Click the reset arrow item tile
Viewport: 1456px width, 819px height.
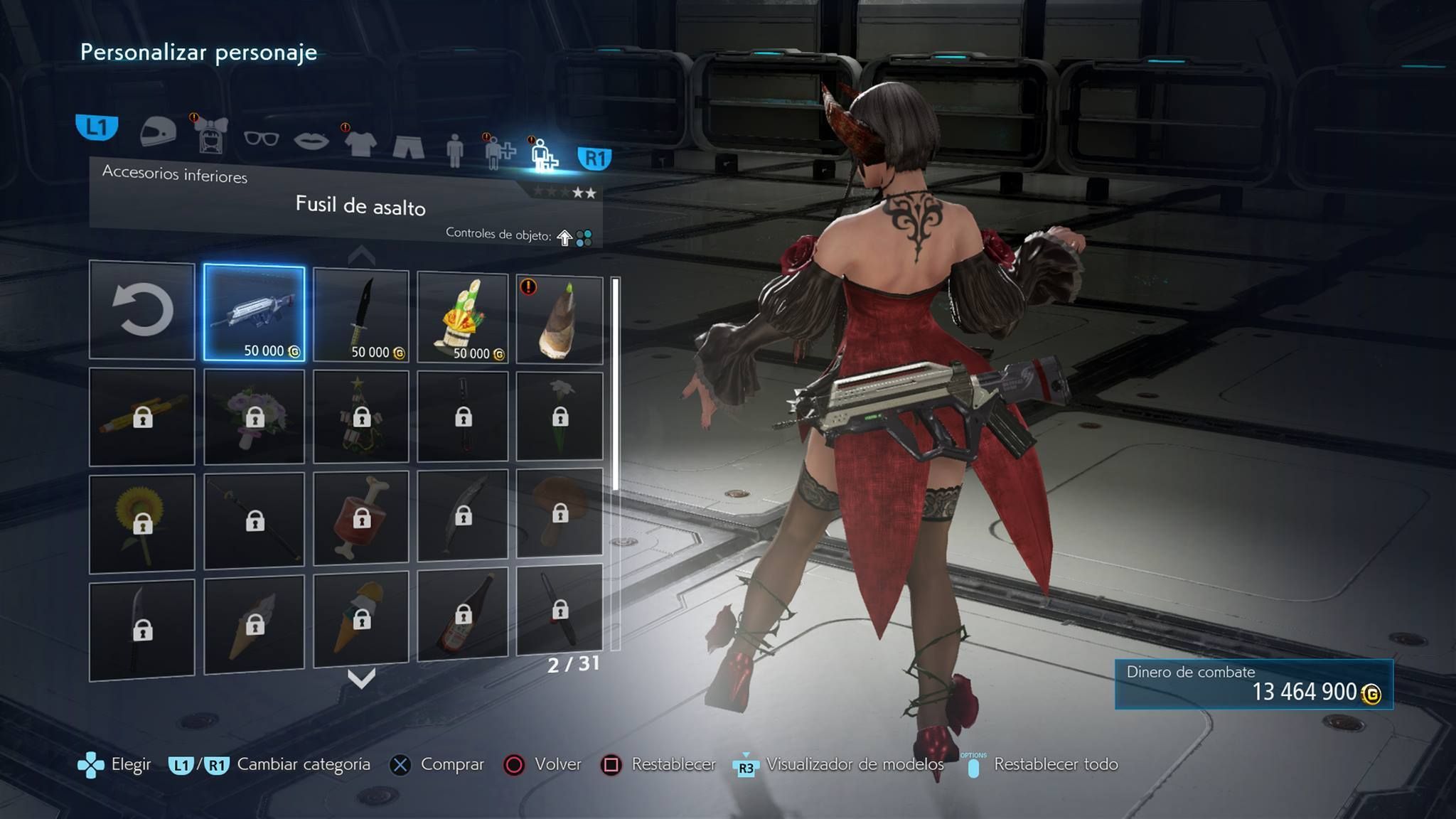click(142, 310)
